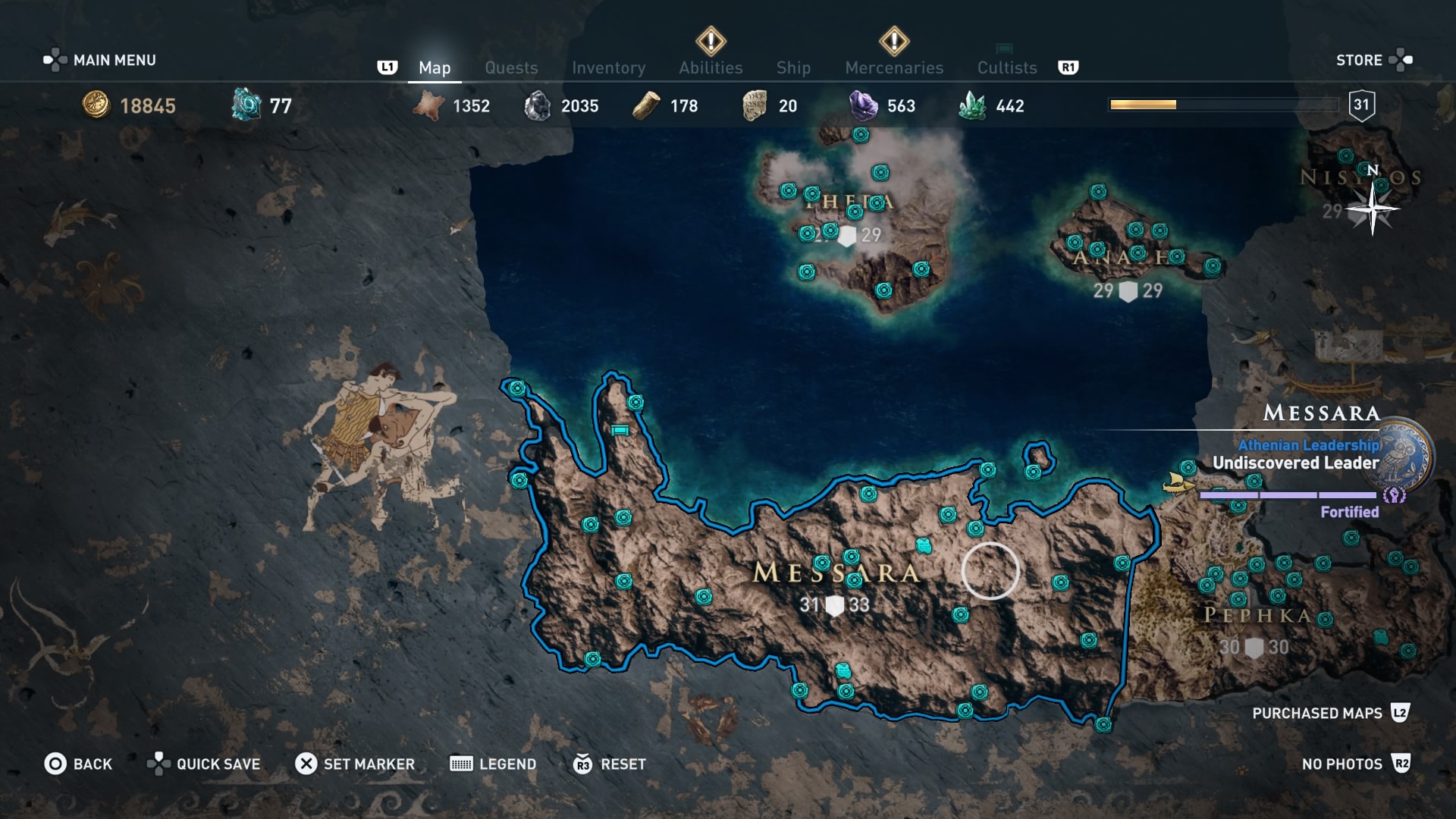The width and height of the screenshot is (1456, 819).
Task: Click the olive wood resource icon
Action: [645, 105]
